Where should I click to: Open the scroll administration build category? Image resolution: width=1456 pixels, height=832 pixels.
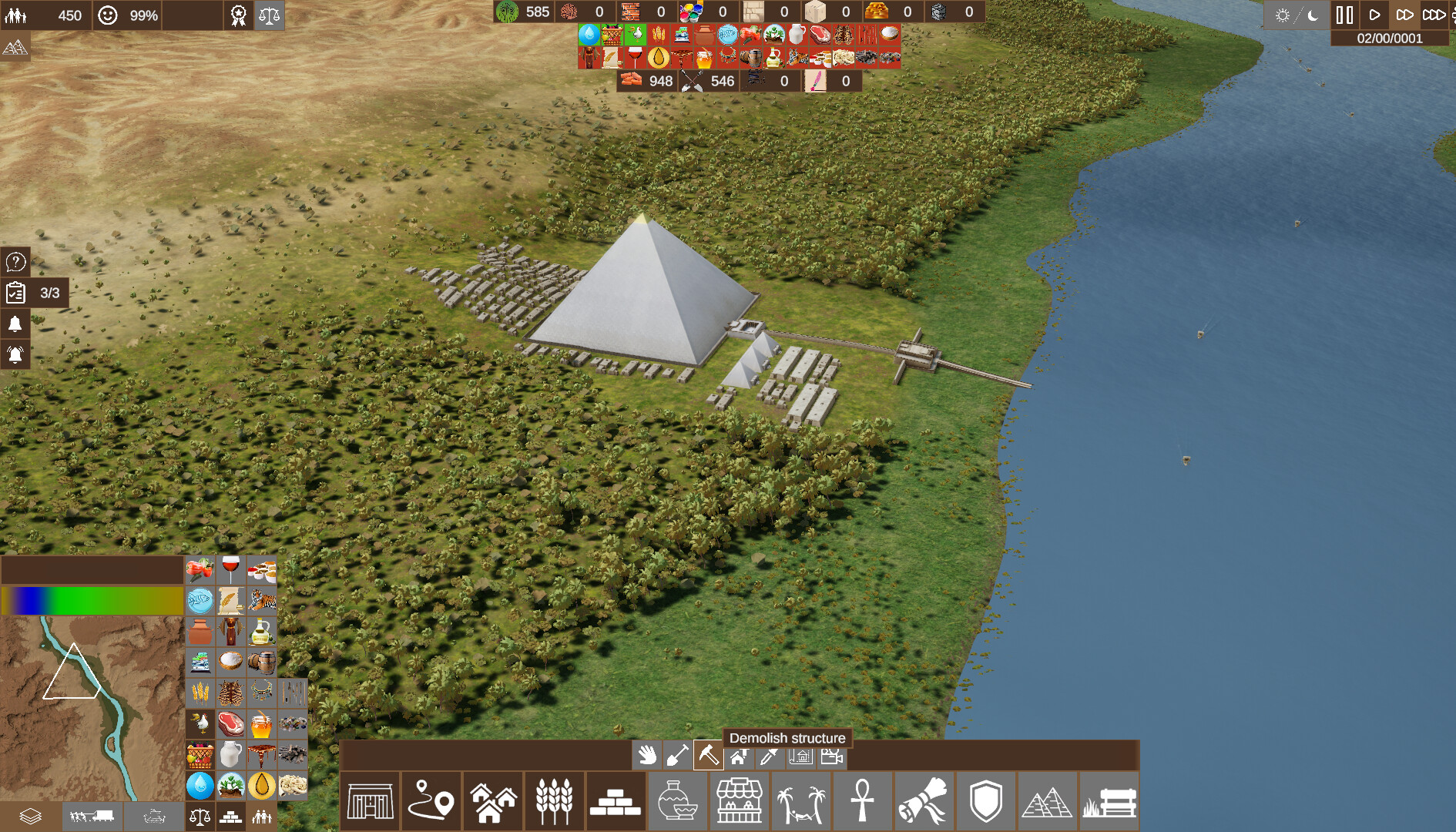(x=924, y=801)
